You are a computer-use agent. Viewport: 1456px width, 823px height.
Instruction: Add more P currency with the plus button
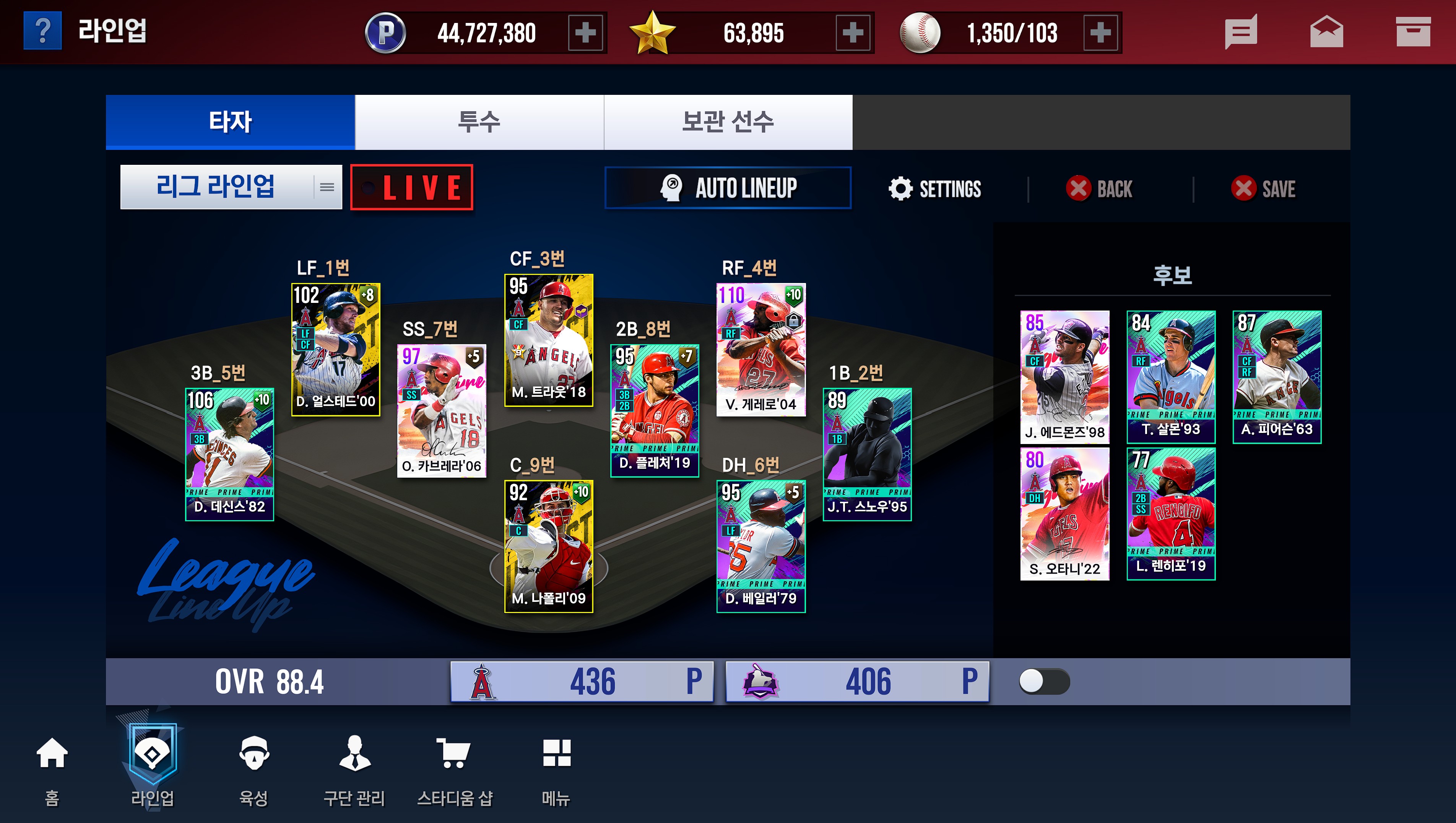[585, 33]
